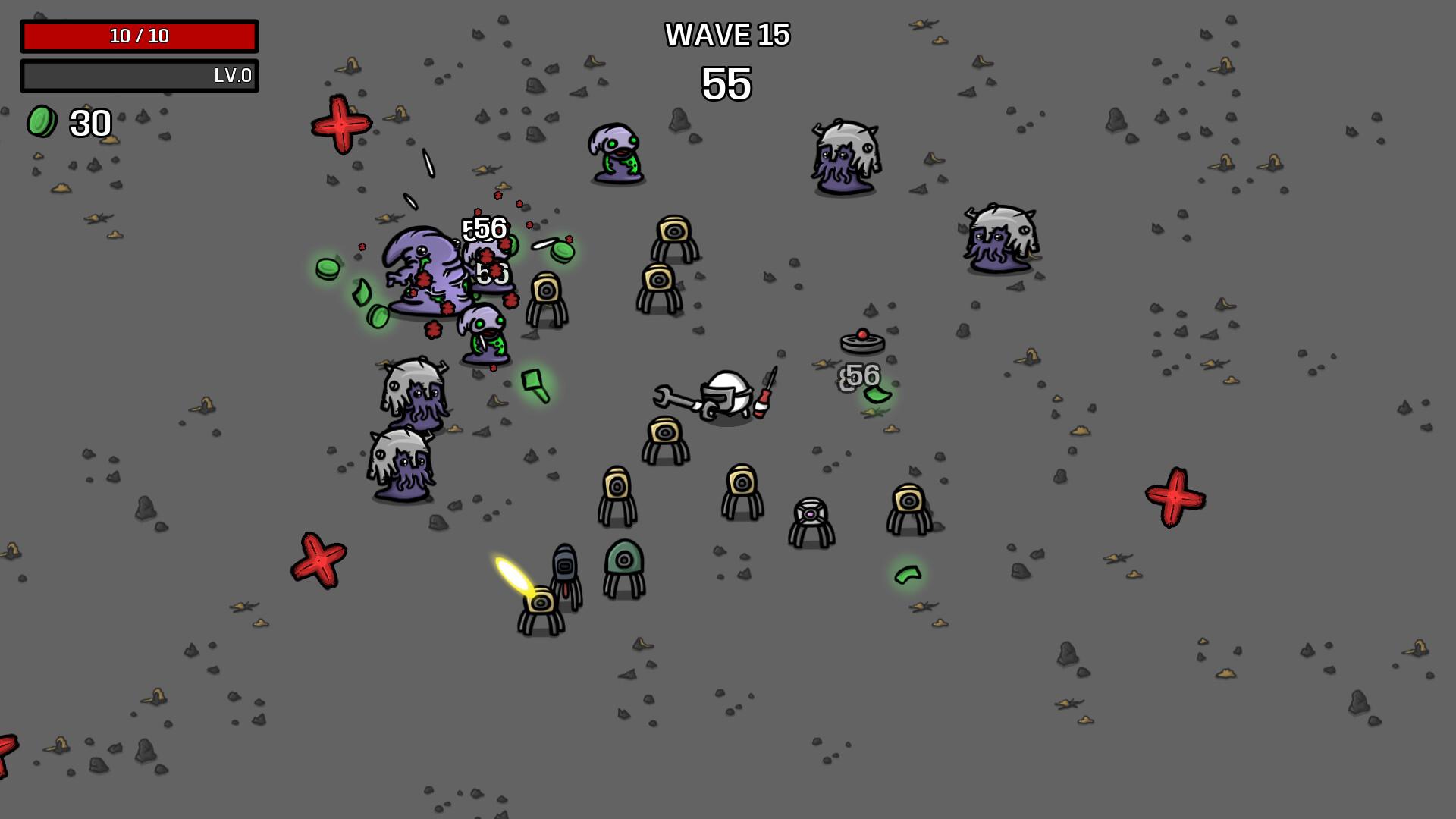The width and height of the screenshot is (1456, 819).
Task: Click the LV.0 experience bar
Action: click(140, 76)
